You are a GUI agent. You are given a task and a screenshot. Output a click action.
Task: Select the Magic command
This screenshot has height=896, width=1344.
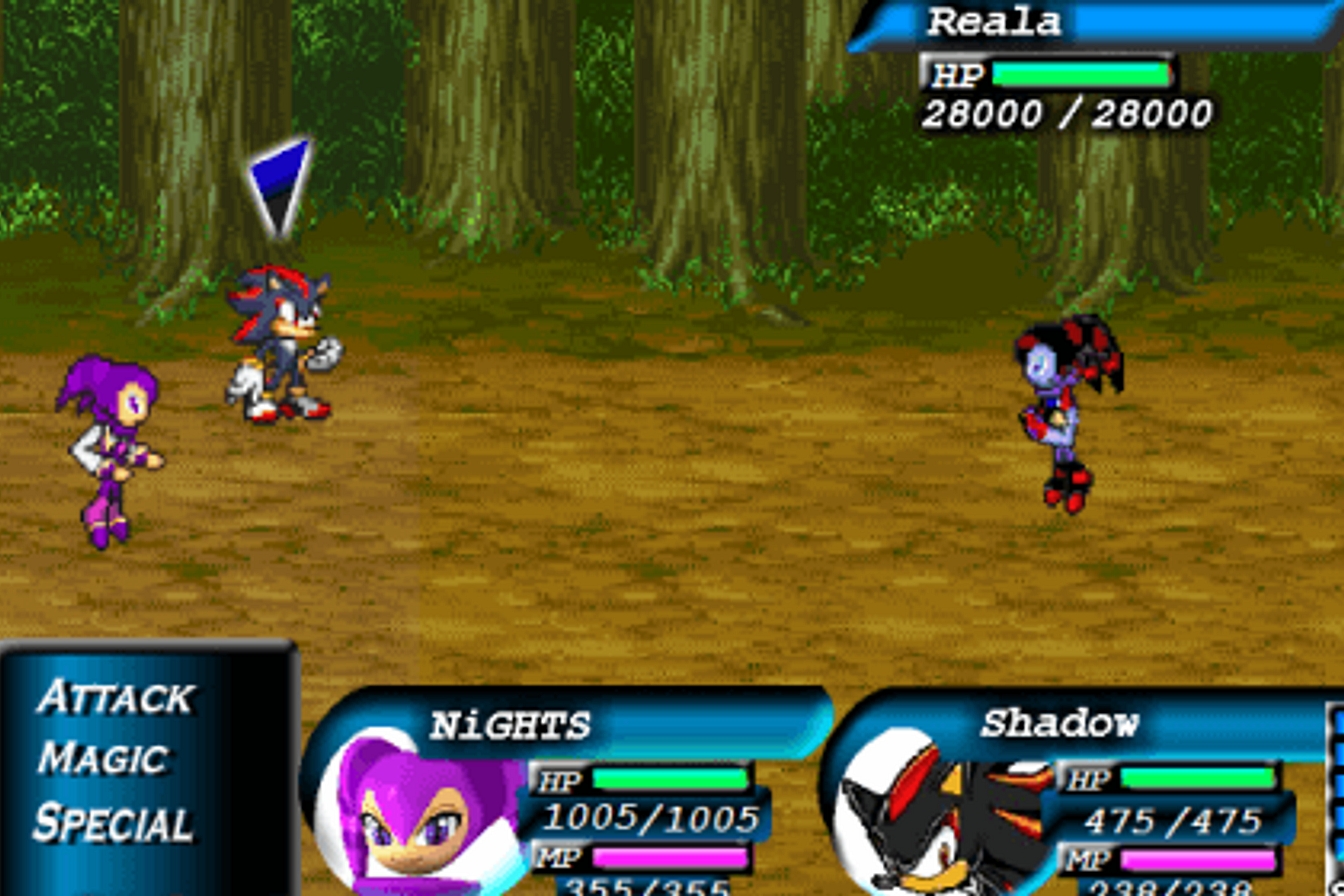(x=104, y=758)
